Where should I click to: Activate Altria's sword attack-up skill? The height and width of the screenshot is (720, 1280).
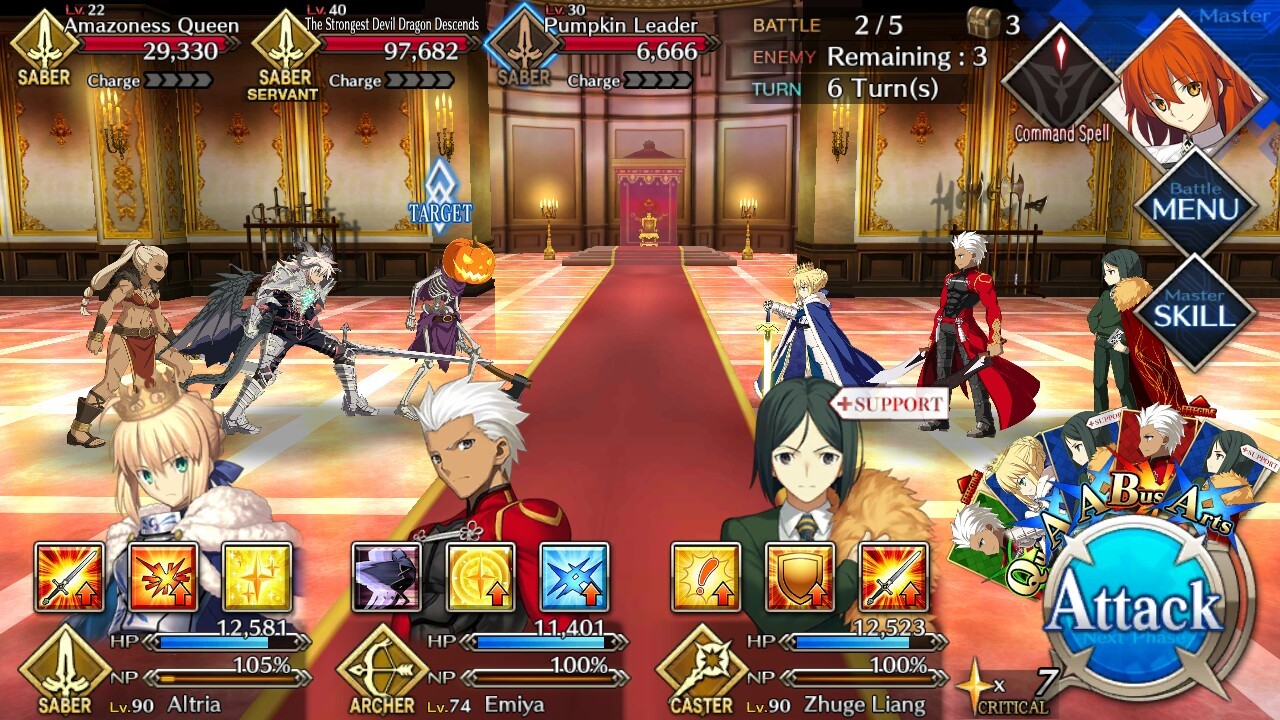pos(70,577)
